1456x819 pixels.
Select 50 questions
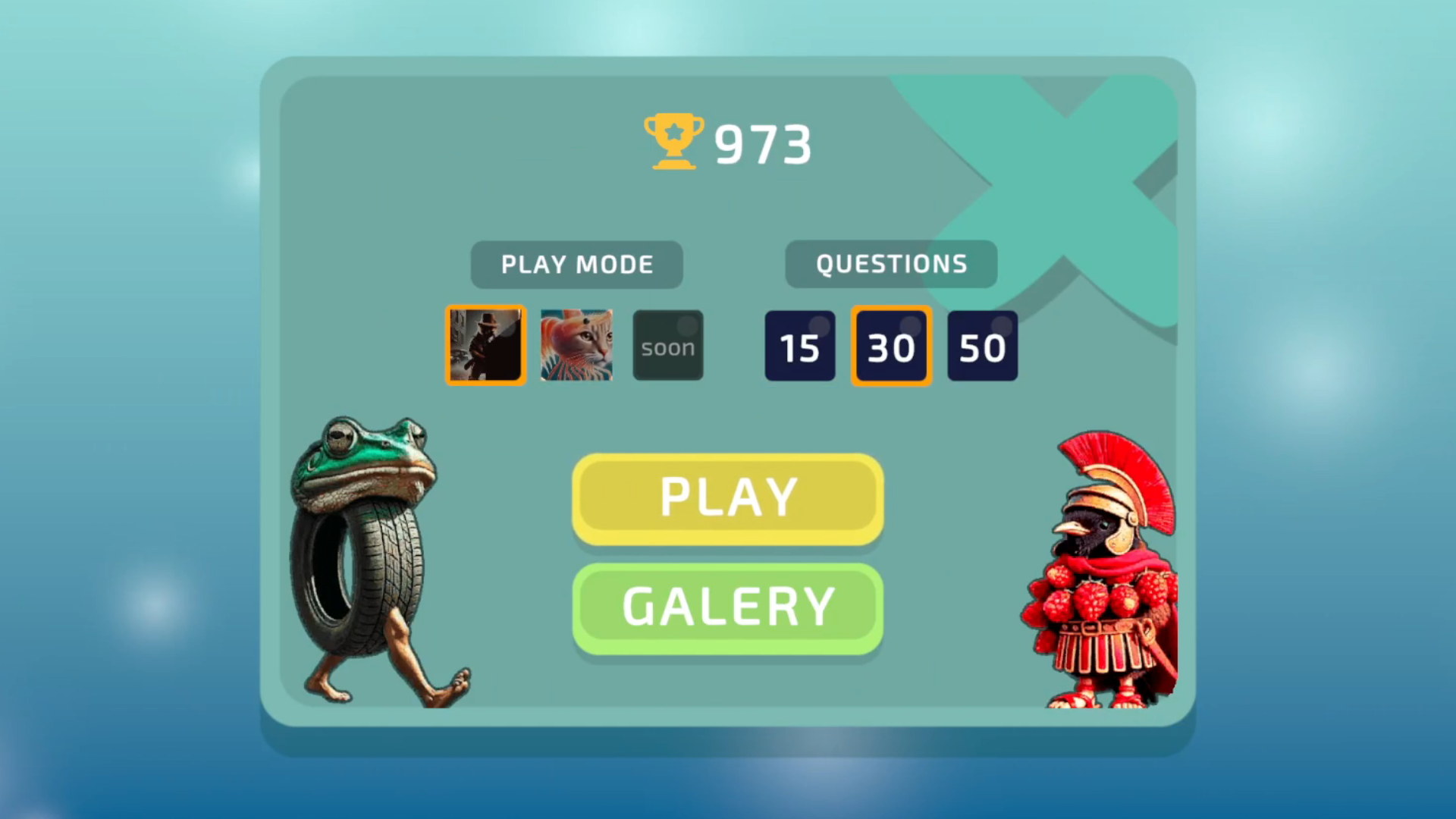[x=982, y=345]
